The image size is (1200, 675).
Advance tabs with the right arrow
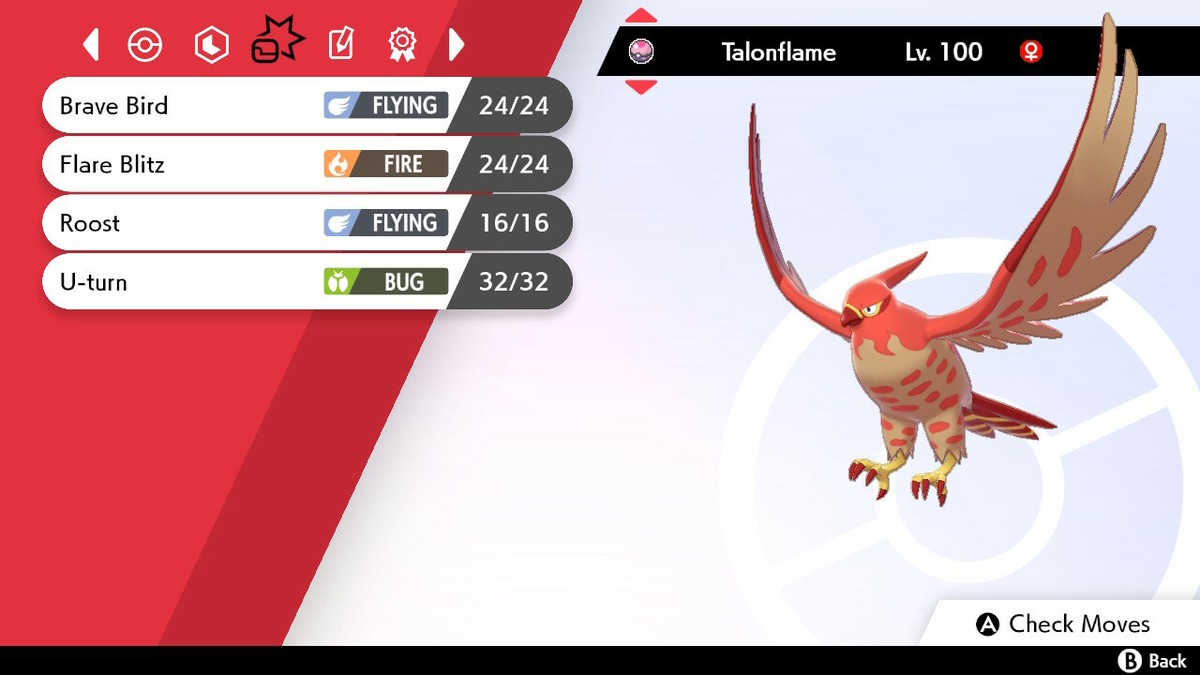click(456, 45)
